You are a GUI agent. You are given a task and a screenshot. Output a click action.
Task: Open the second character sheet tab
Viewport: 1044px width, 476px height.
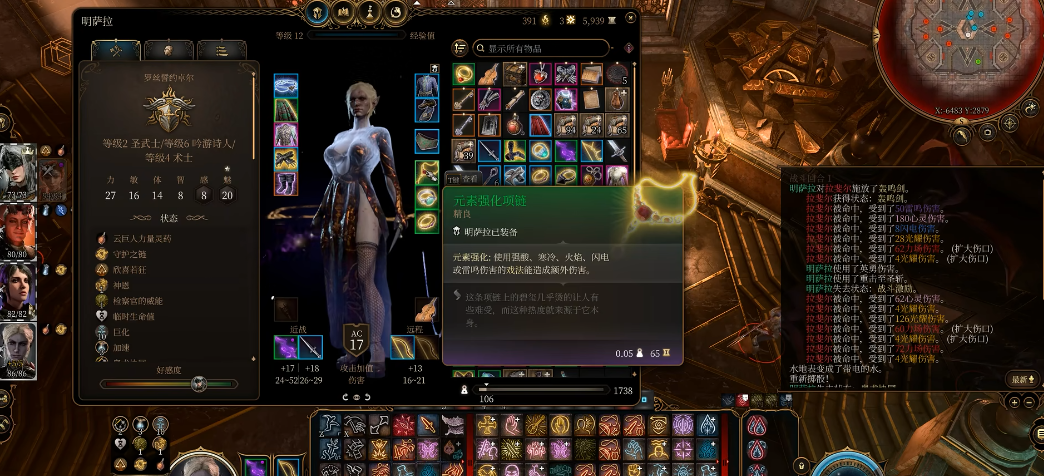168,50
